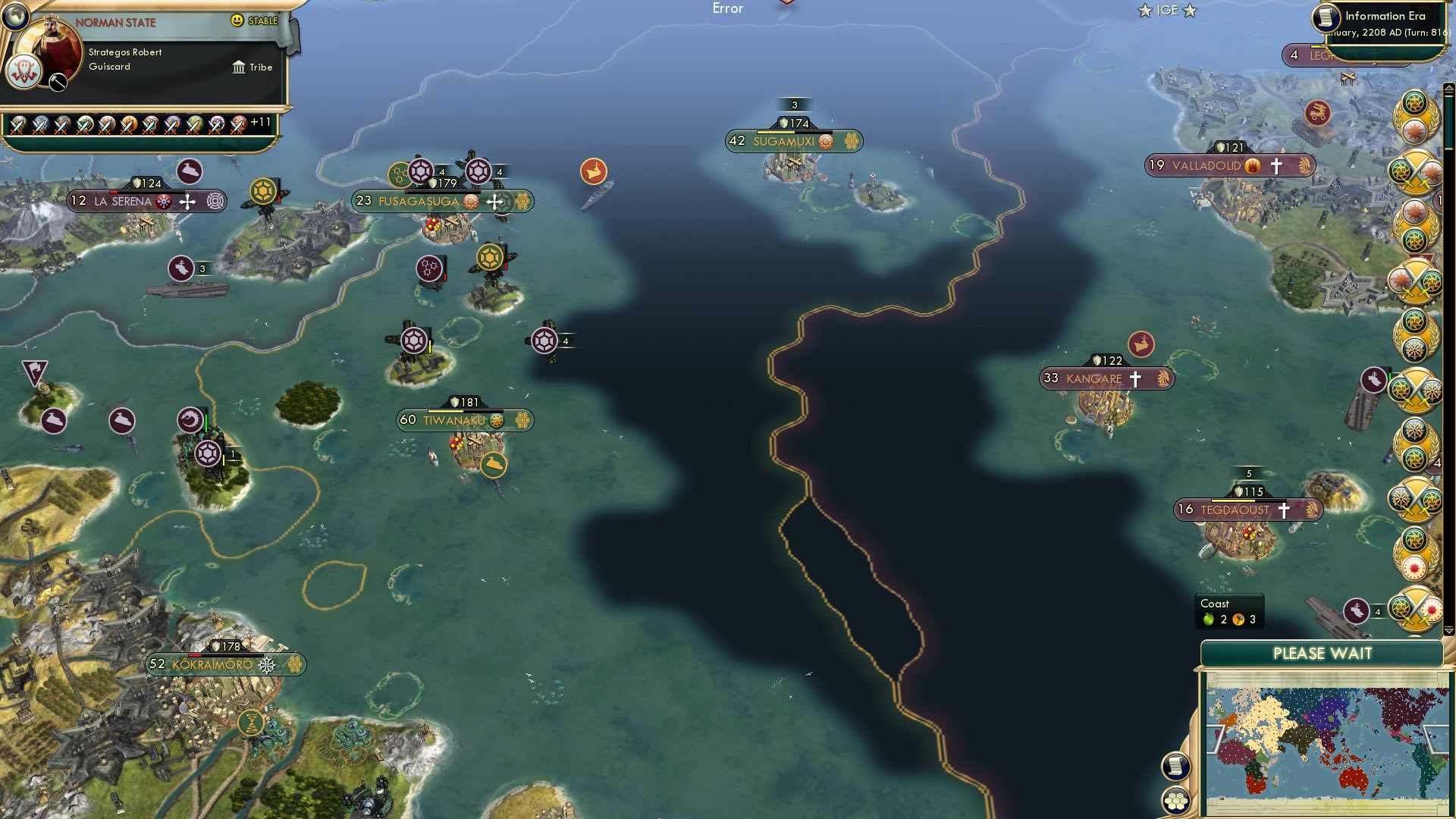Toggle the hex strategic view icon near the minimap
This screenshot has height=819, width=1456.
coord(1176,802)
